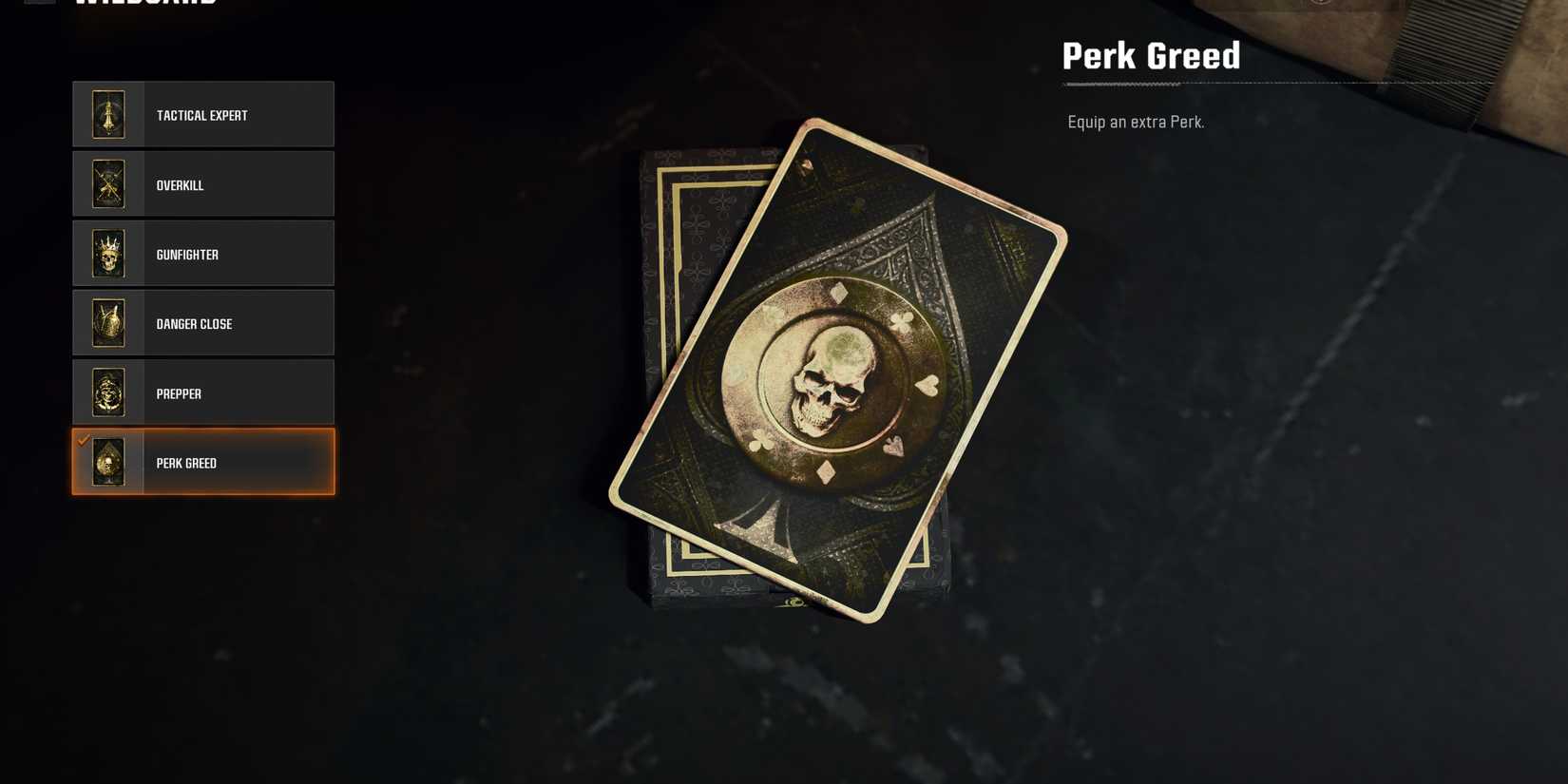Select the Prepper wildcard icon
1568x784 pixels.
click(107, 392)
